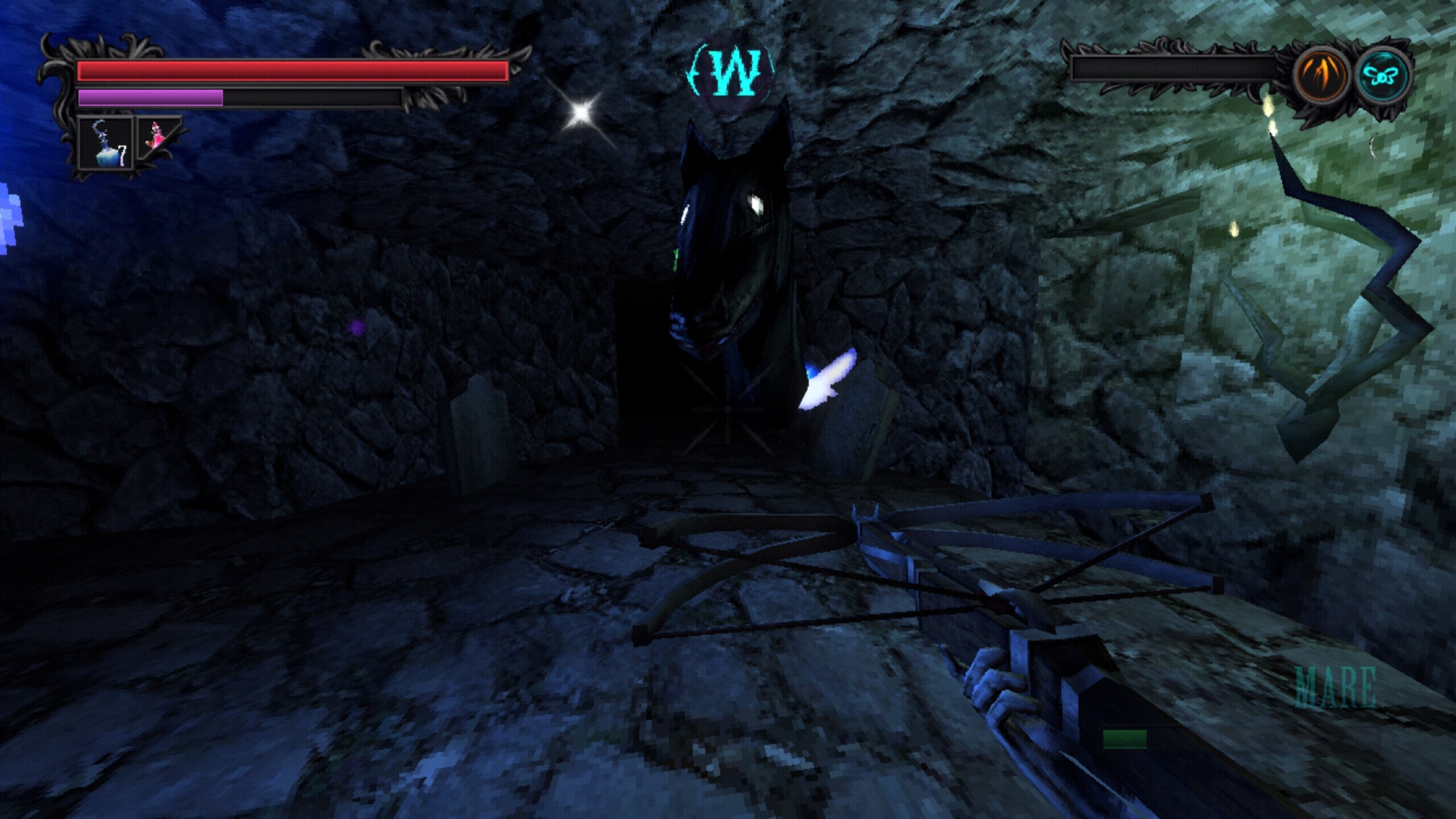Select the blue potion slot with count 7
Image resolution: width=1456 pixels, height=819 pixels.
[x=106, y=144]
